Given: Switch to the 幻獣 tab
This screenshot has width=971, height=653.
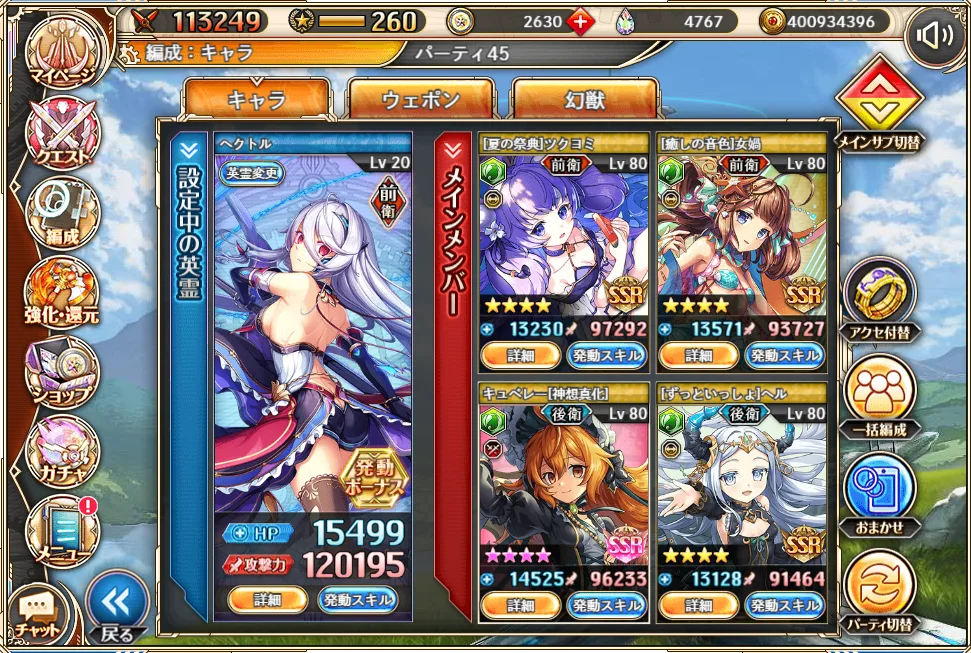Looking at the screenshot, I should (584, 100).
